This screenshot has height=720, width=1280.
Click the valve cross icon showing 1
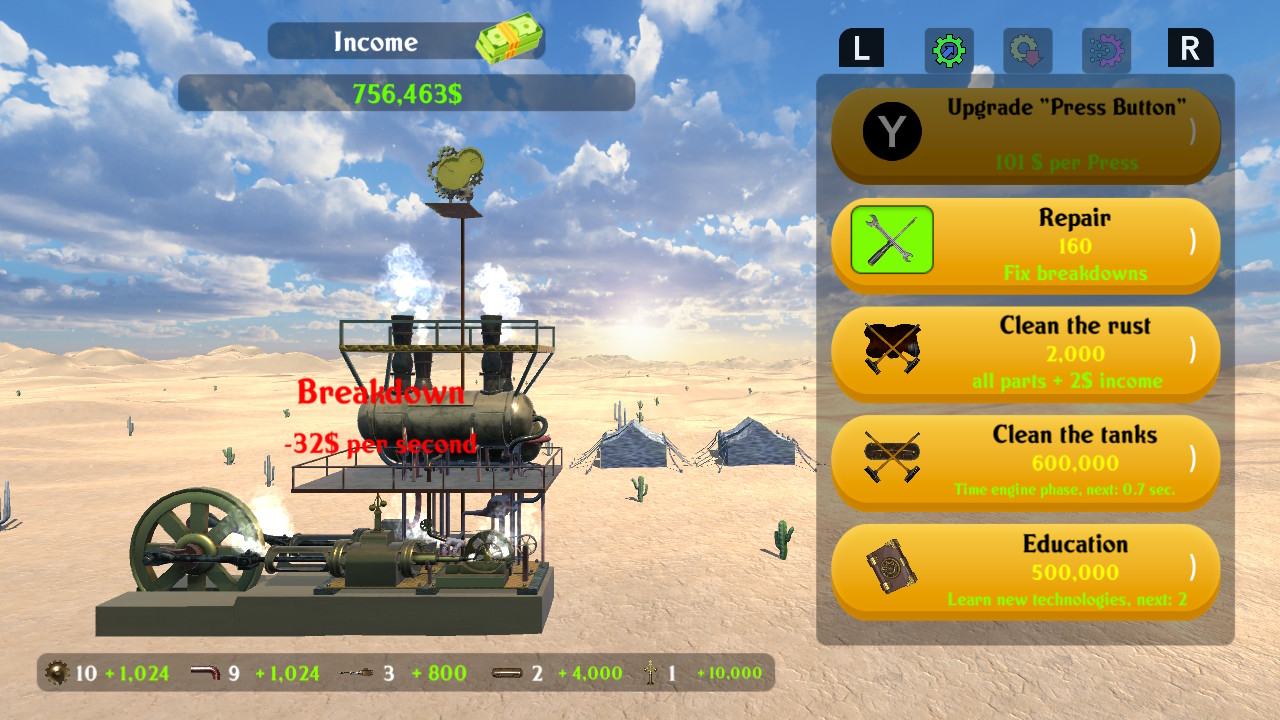point(650,673)
